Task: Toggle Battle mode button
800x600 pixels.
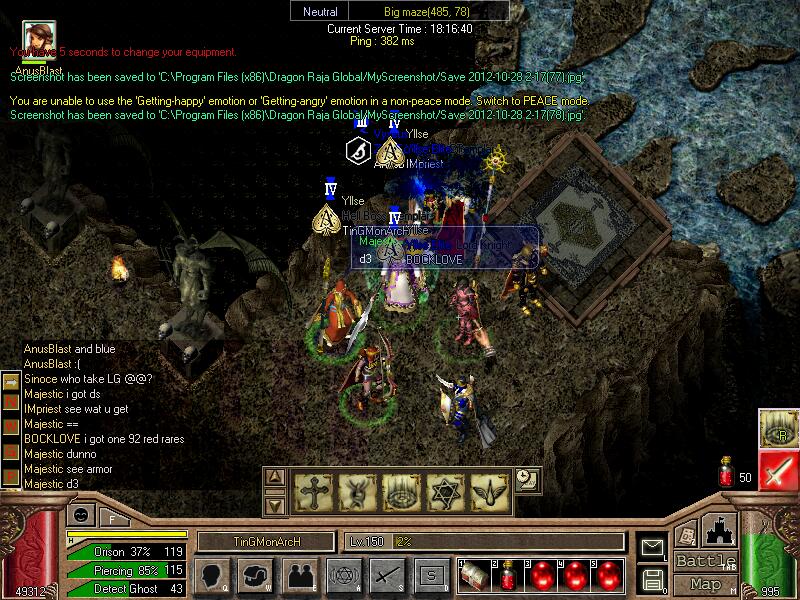Action: [705, 560]
